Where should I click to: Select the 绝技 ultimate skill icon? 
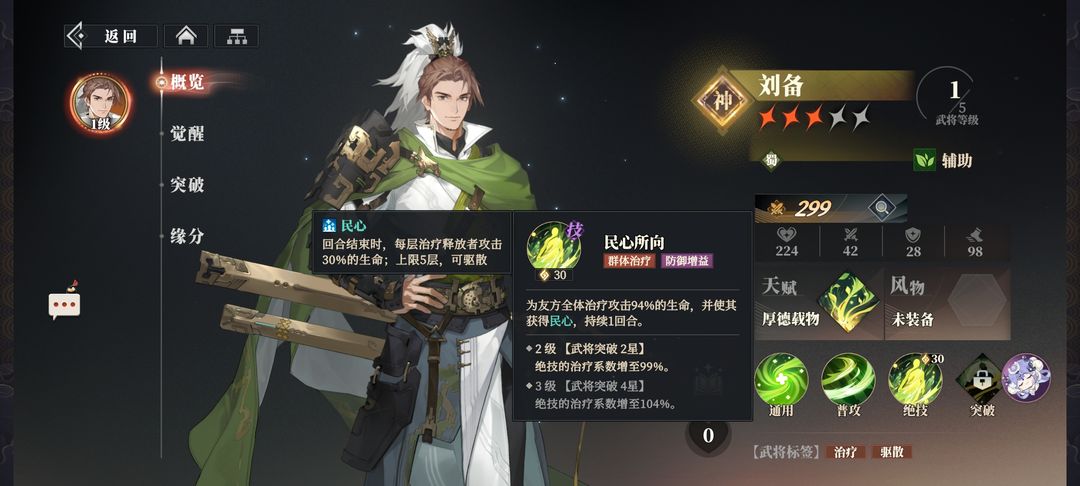click(x=915, y=380)
